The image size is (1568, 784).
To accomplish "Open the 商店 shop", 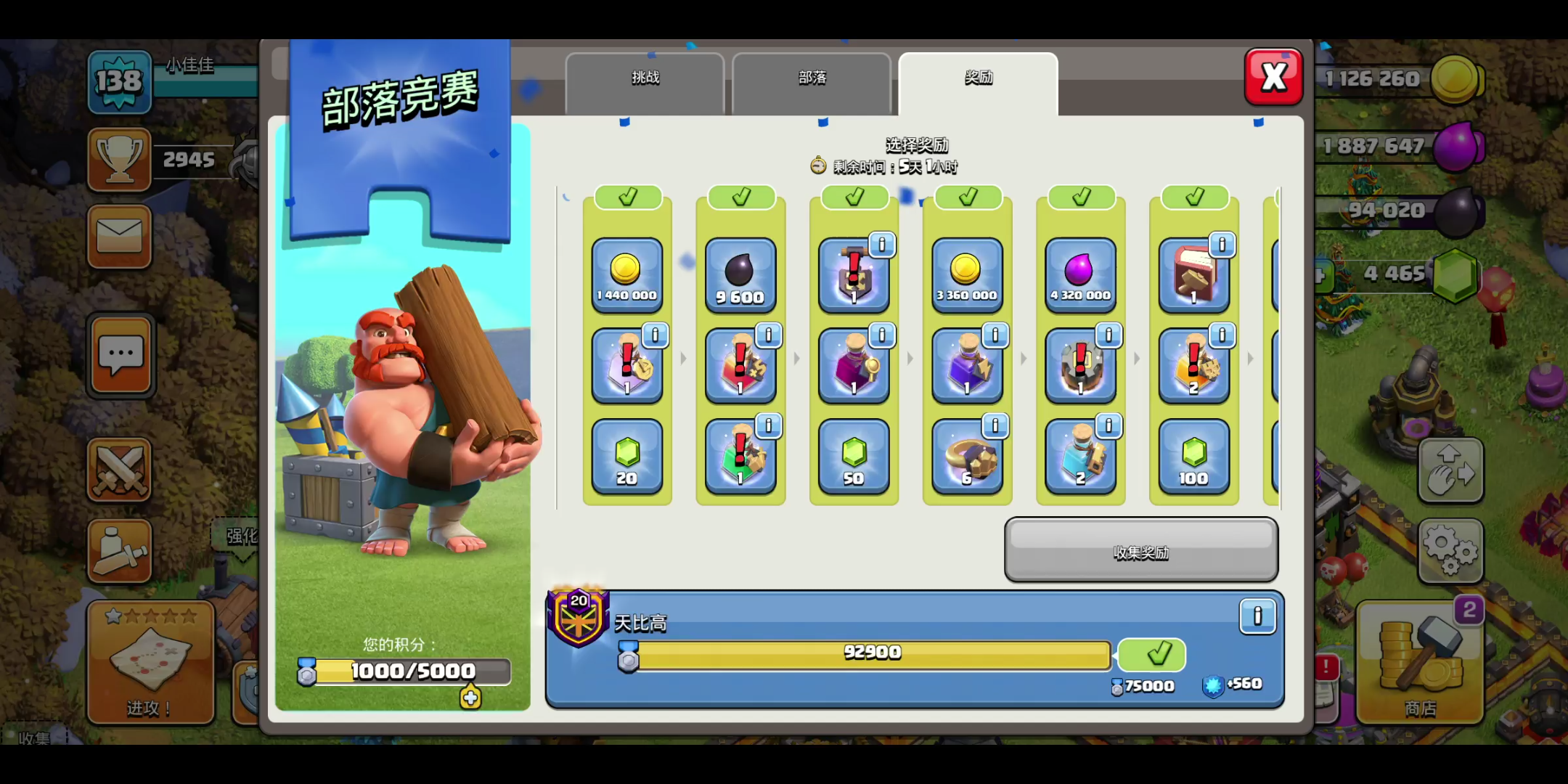I will pyautogui.click(x=1419, y=662).
